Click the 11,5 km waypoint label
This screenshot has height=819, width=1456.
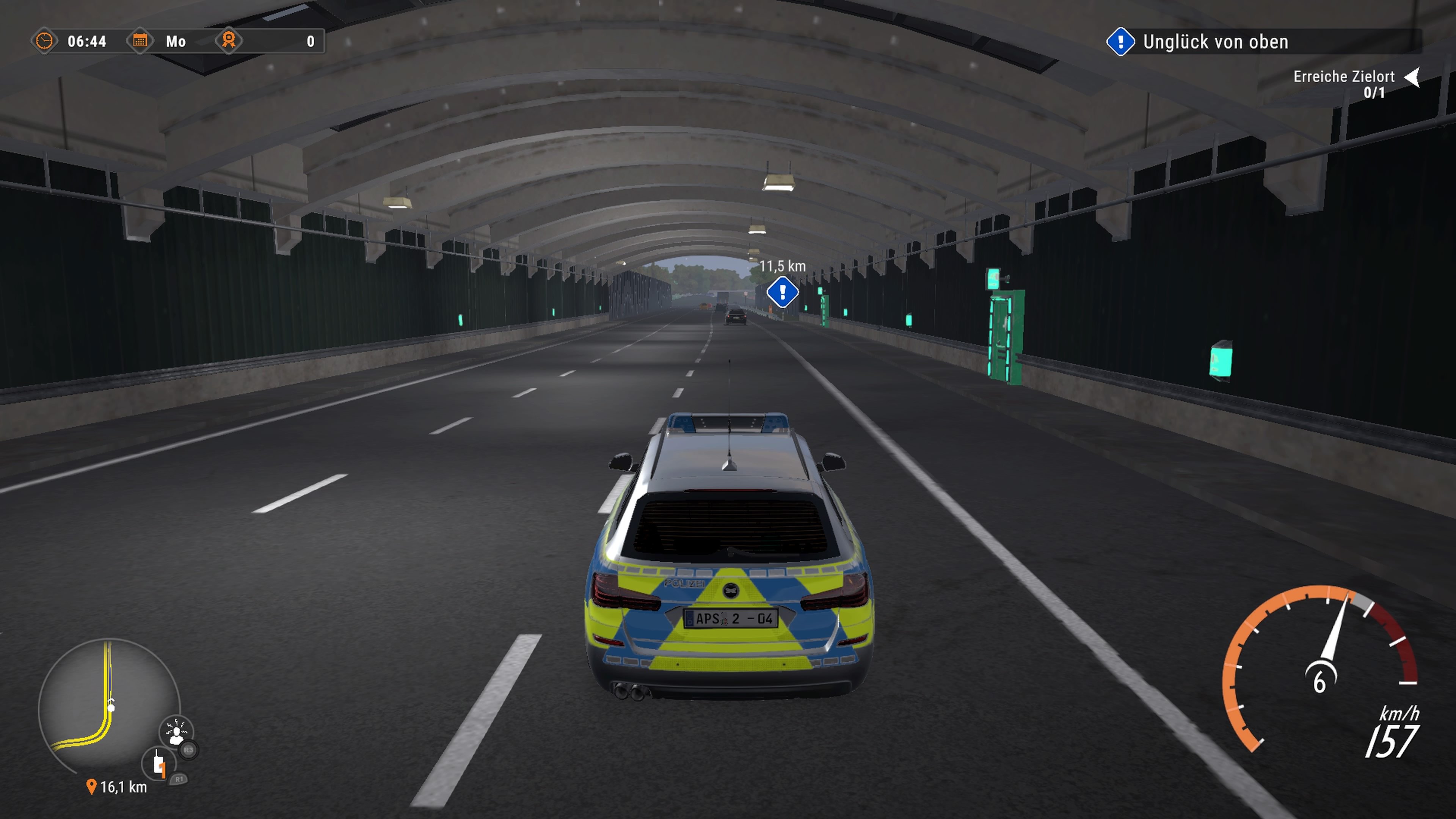783,266
